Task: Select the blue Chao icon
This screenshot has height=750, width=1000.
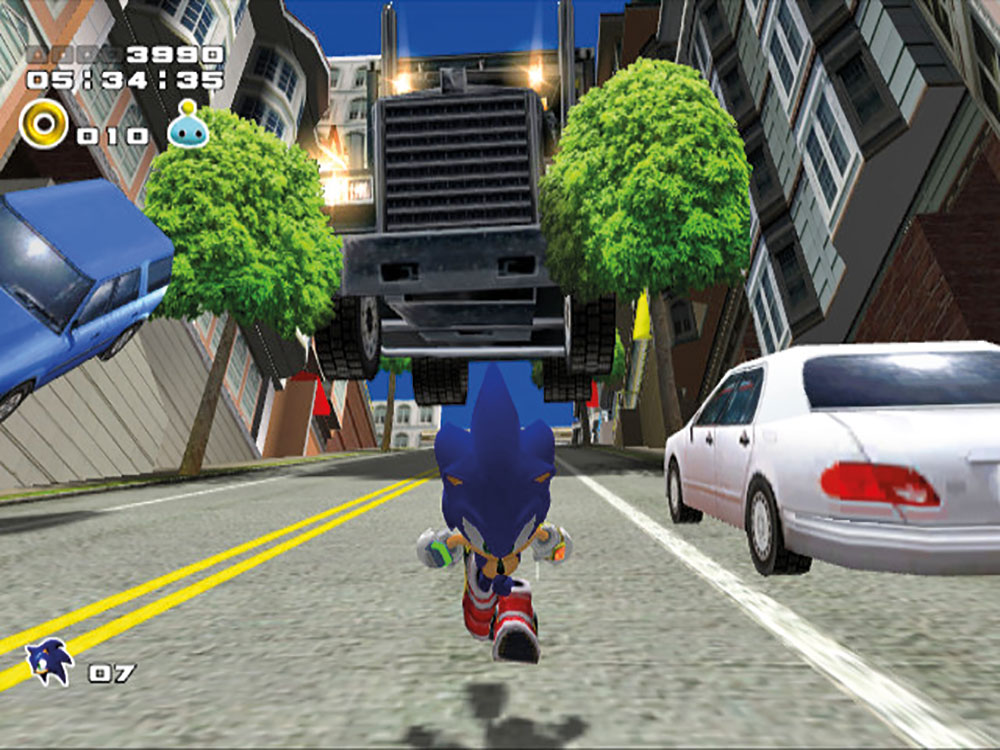Action: click(188, 125)
